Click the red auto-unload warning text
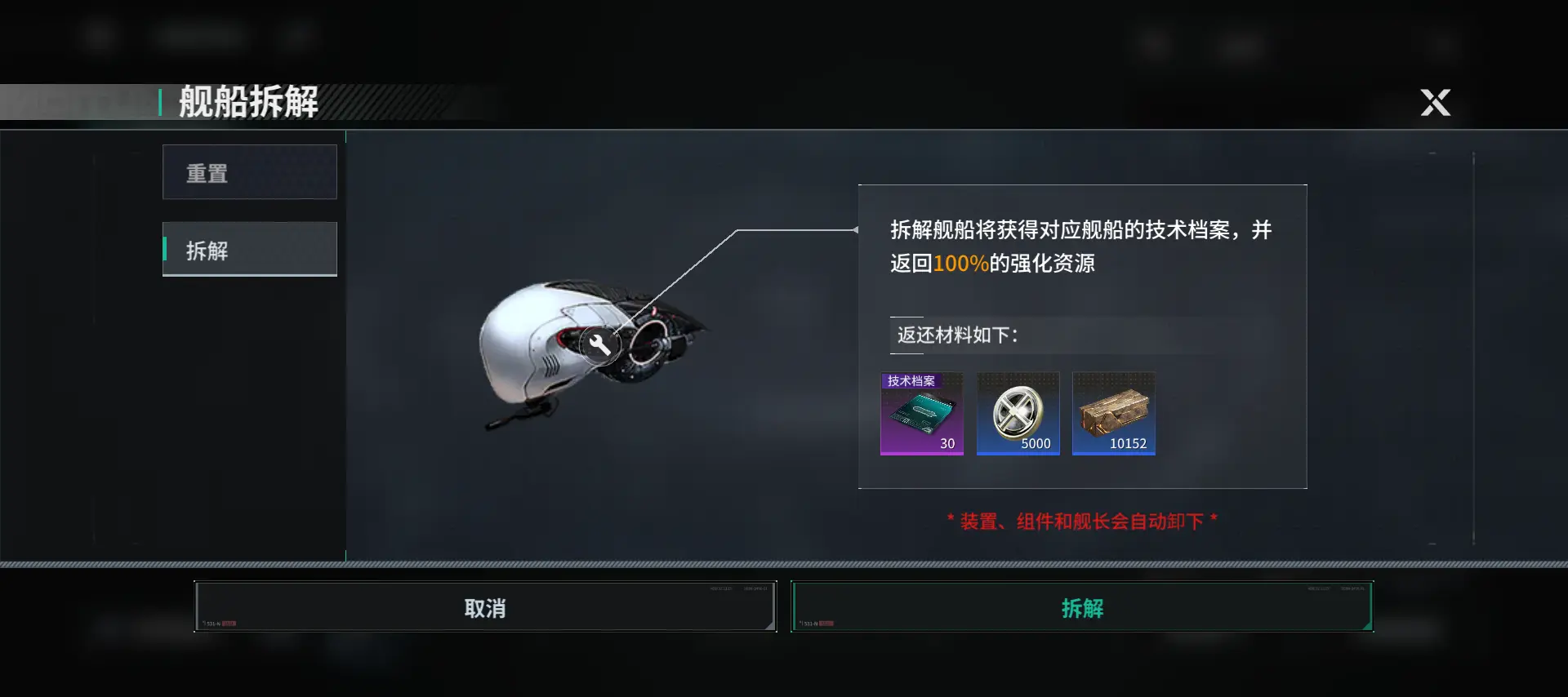 1081,520
